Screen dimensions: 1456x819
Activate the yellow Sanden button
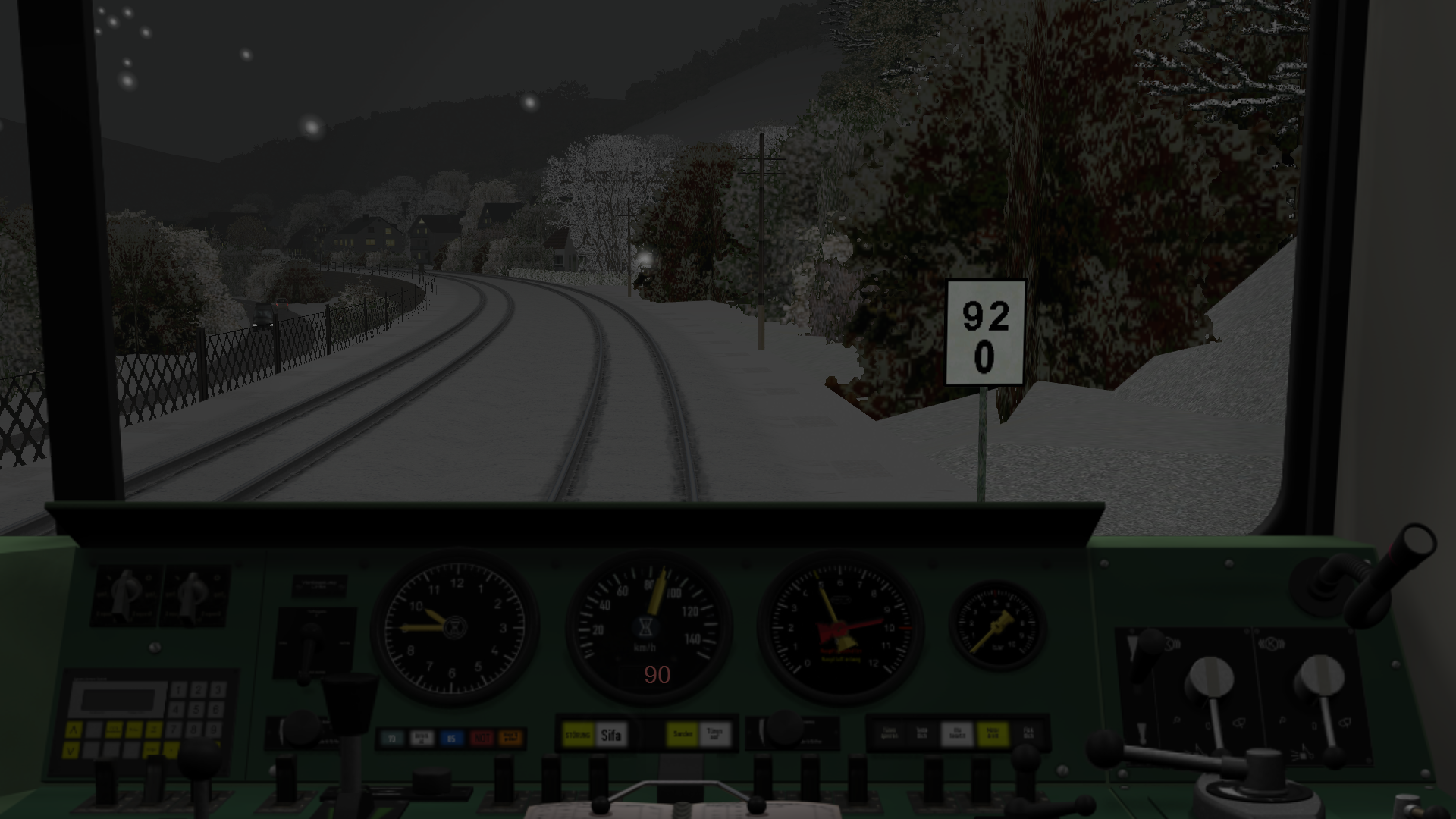tap(682, 734)
